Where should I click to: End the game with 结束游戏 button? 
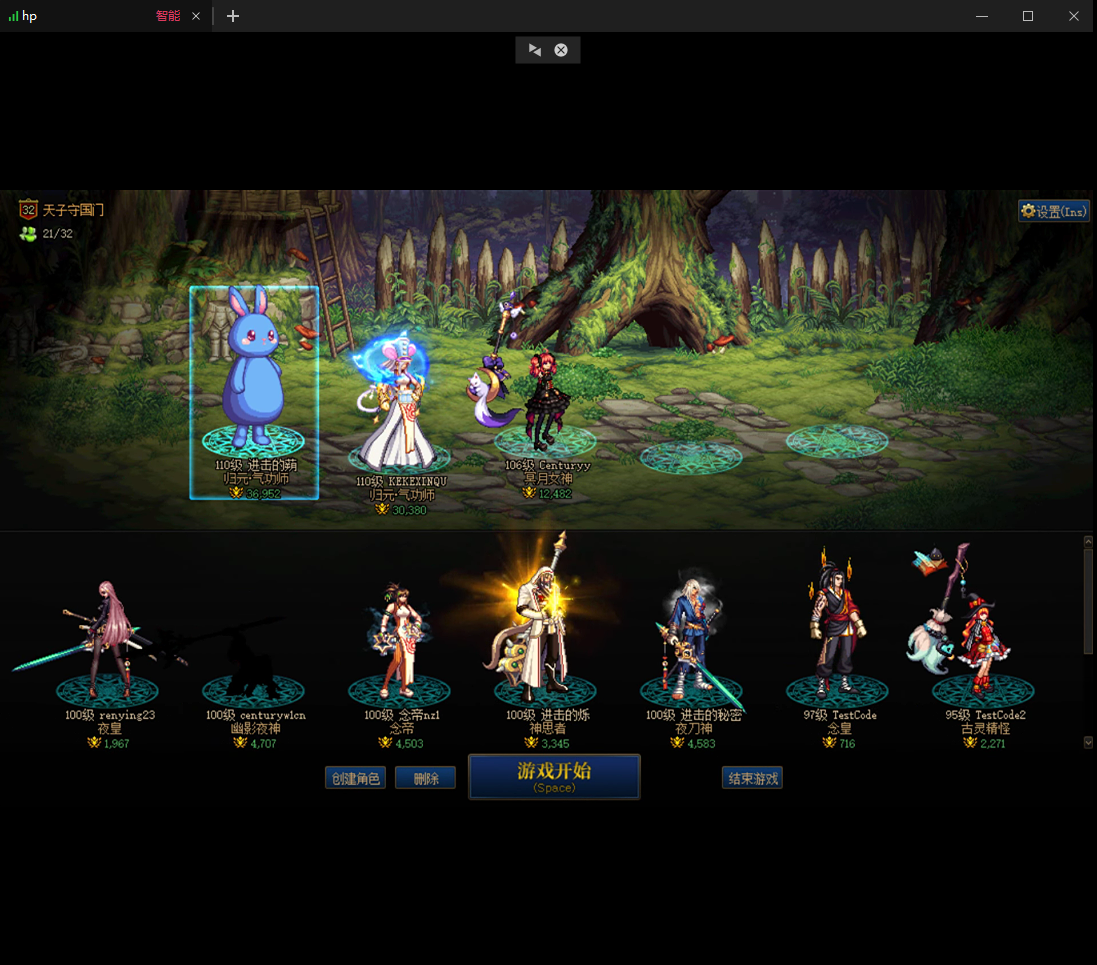tap(752, 778)
